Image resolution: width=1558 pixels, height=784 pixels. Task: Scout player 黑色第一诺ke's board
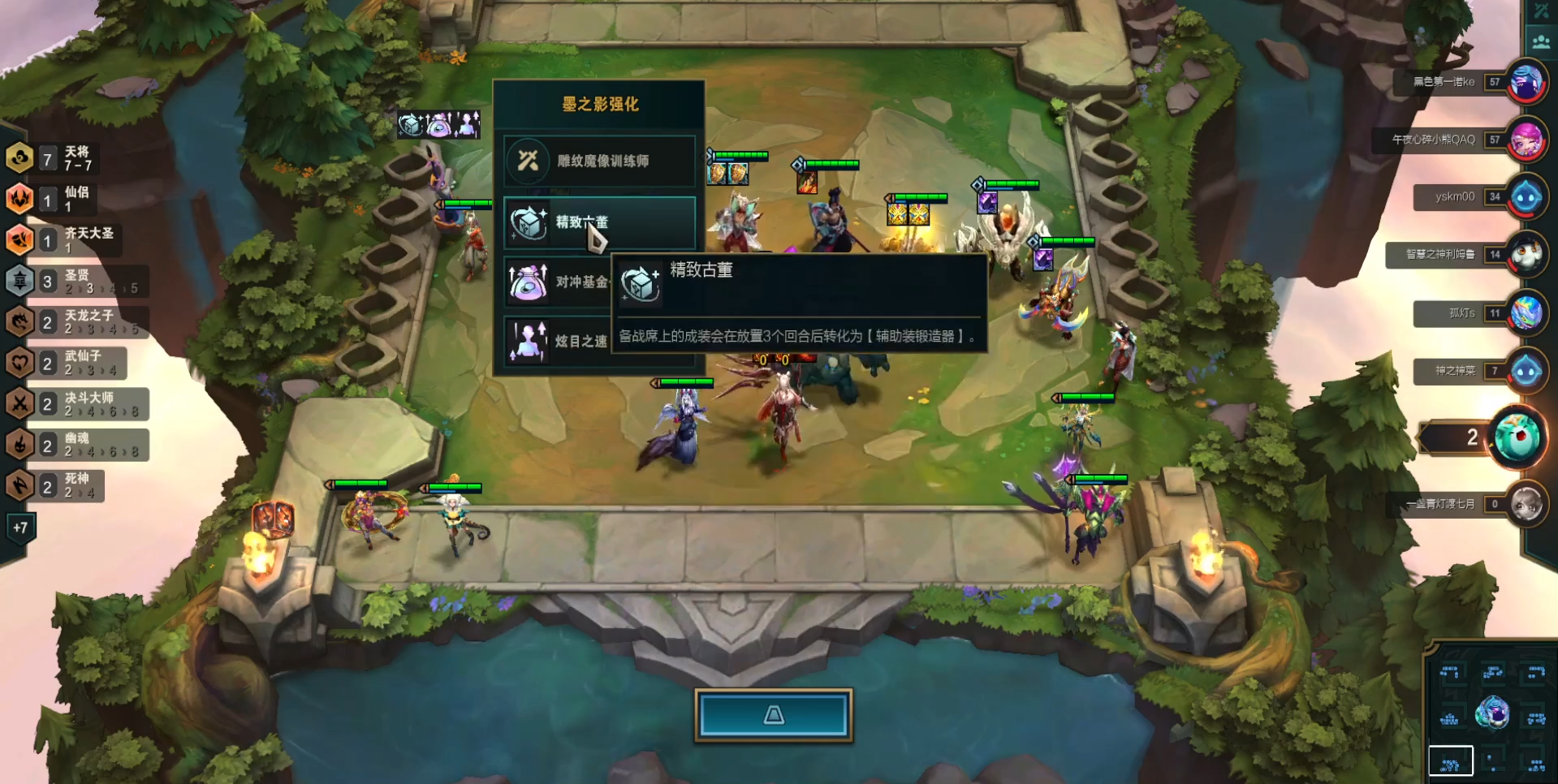pos(1526,82)
